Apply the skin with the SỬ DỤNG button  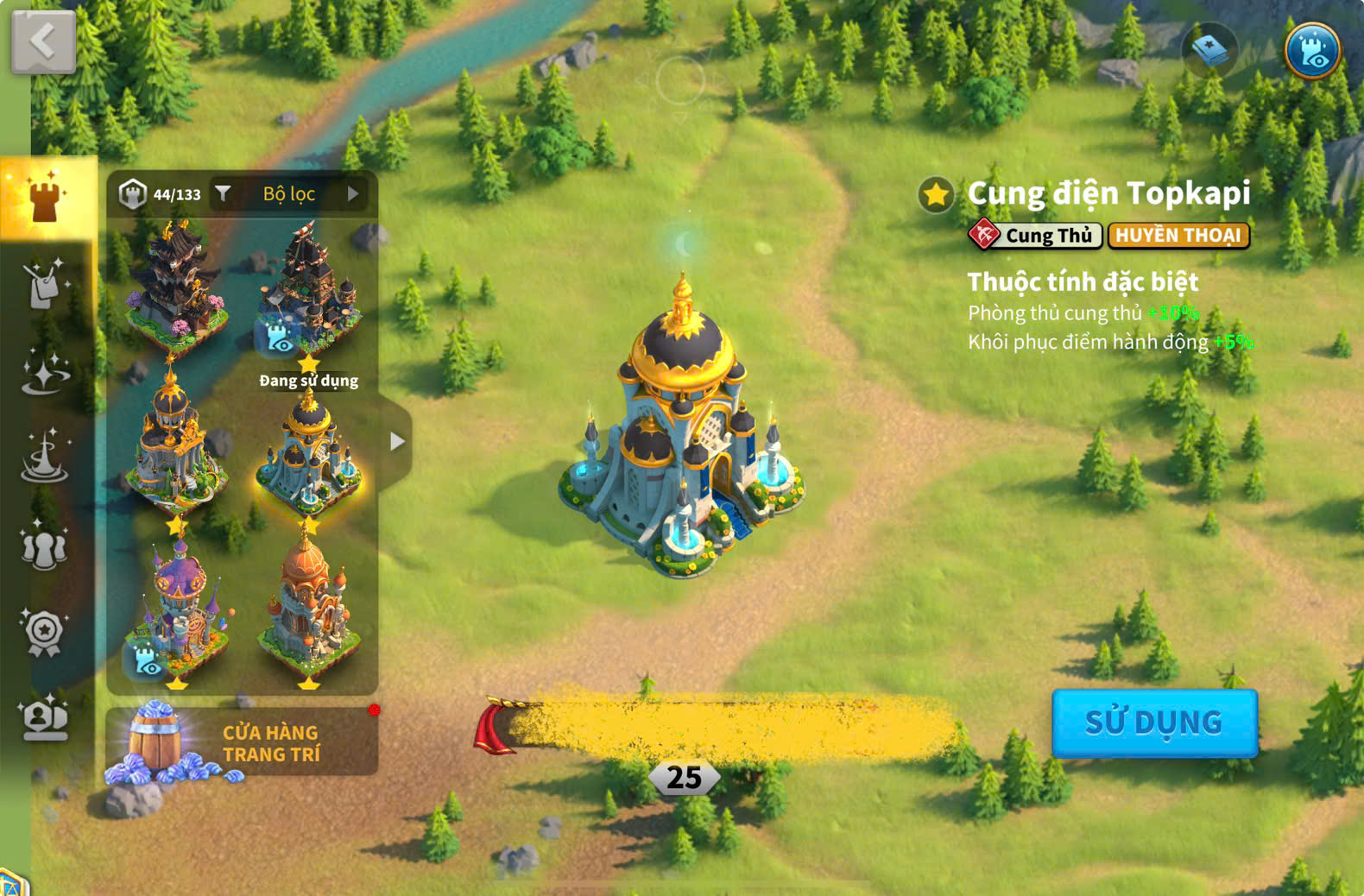coord(1154,722)
